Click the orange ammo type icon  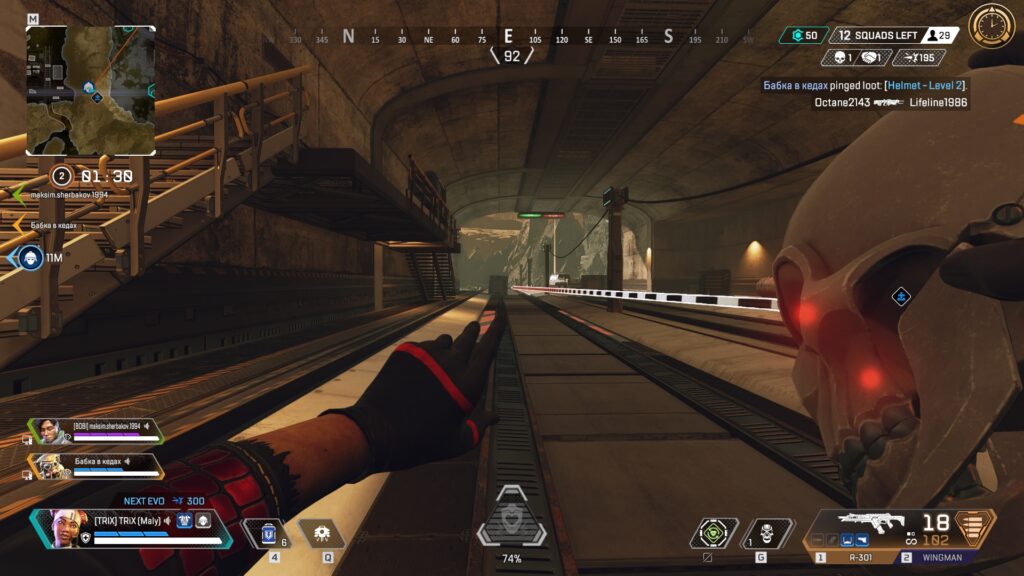[976, 525]
